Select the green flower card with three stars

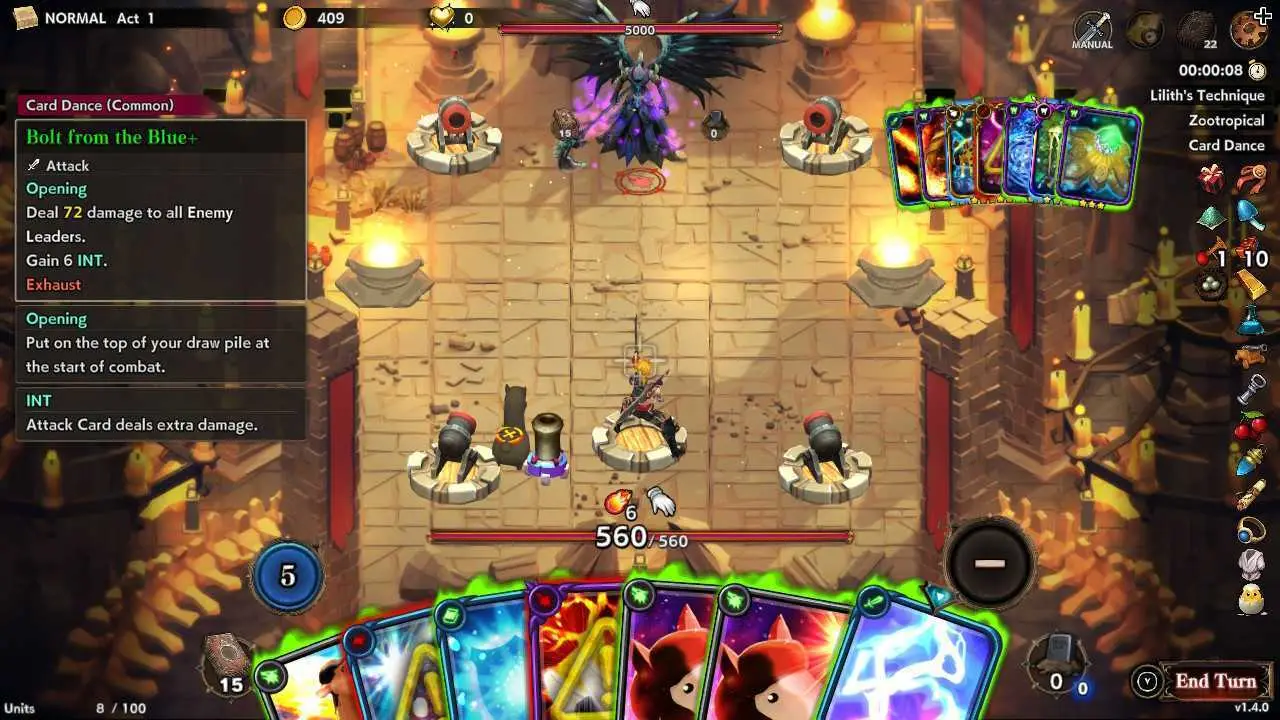tap(1100, 160)
